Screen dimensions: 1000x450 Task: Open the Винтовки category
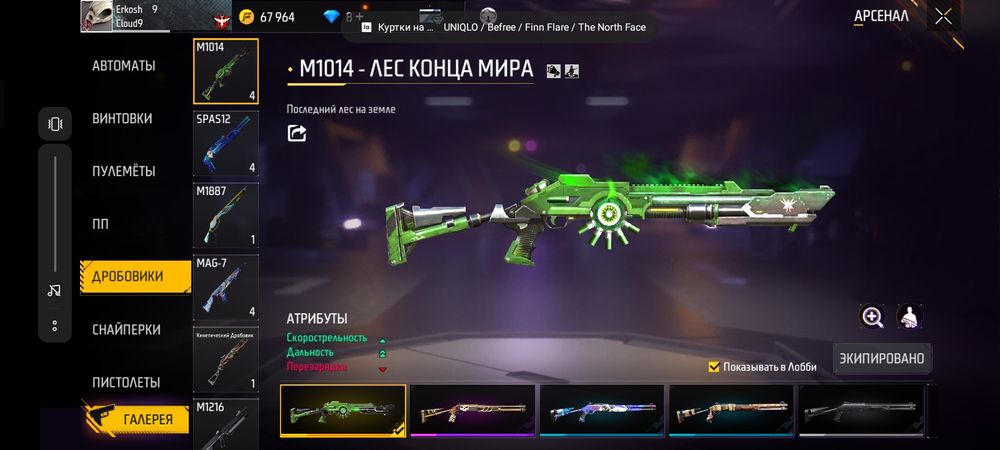coord(122,118)
